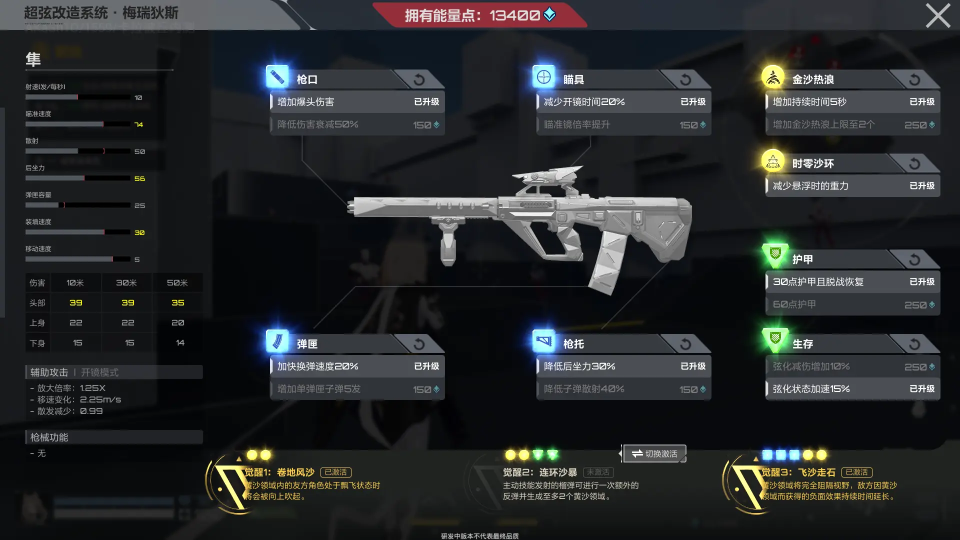The image size is (960, 540).
Task: Click the 切换激活 switch activation button
Action: pyautogui.click(x=654, y=454)
